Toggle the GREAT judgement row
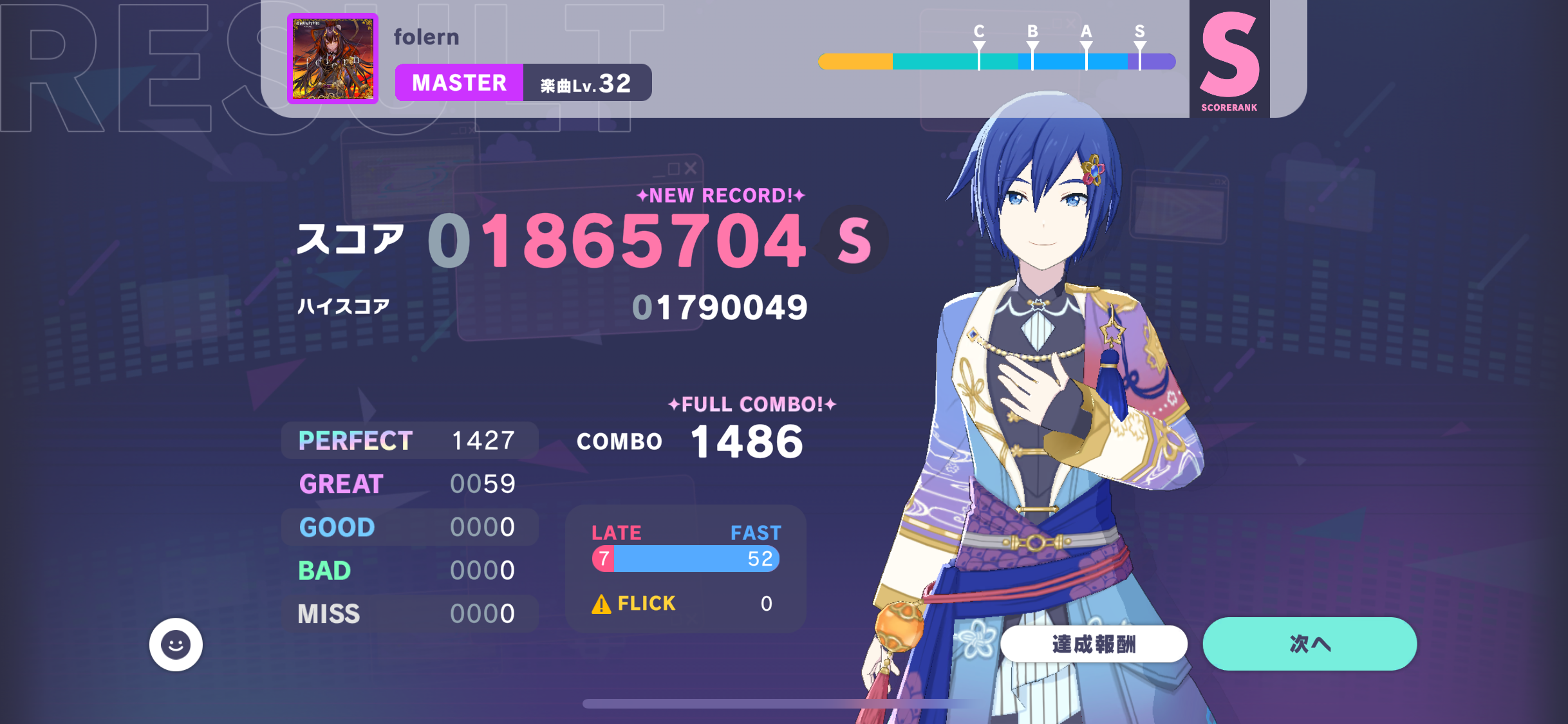Viewport: 1568px width, 724px height. [409, 483]
